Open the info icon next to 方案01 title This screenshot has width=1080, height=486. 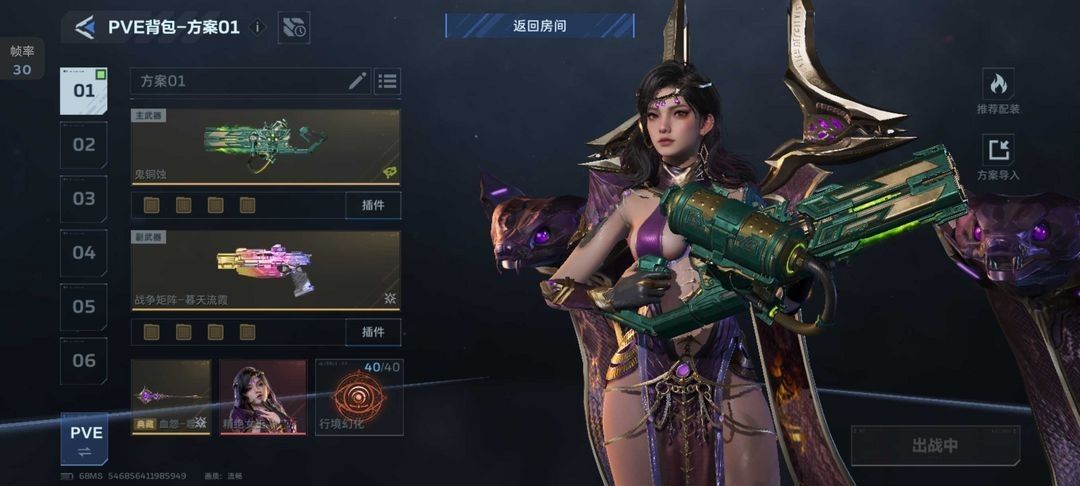point(258,27)
